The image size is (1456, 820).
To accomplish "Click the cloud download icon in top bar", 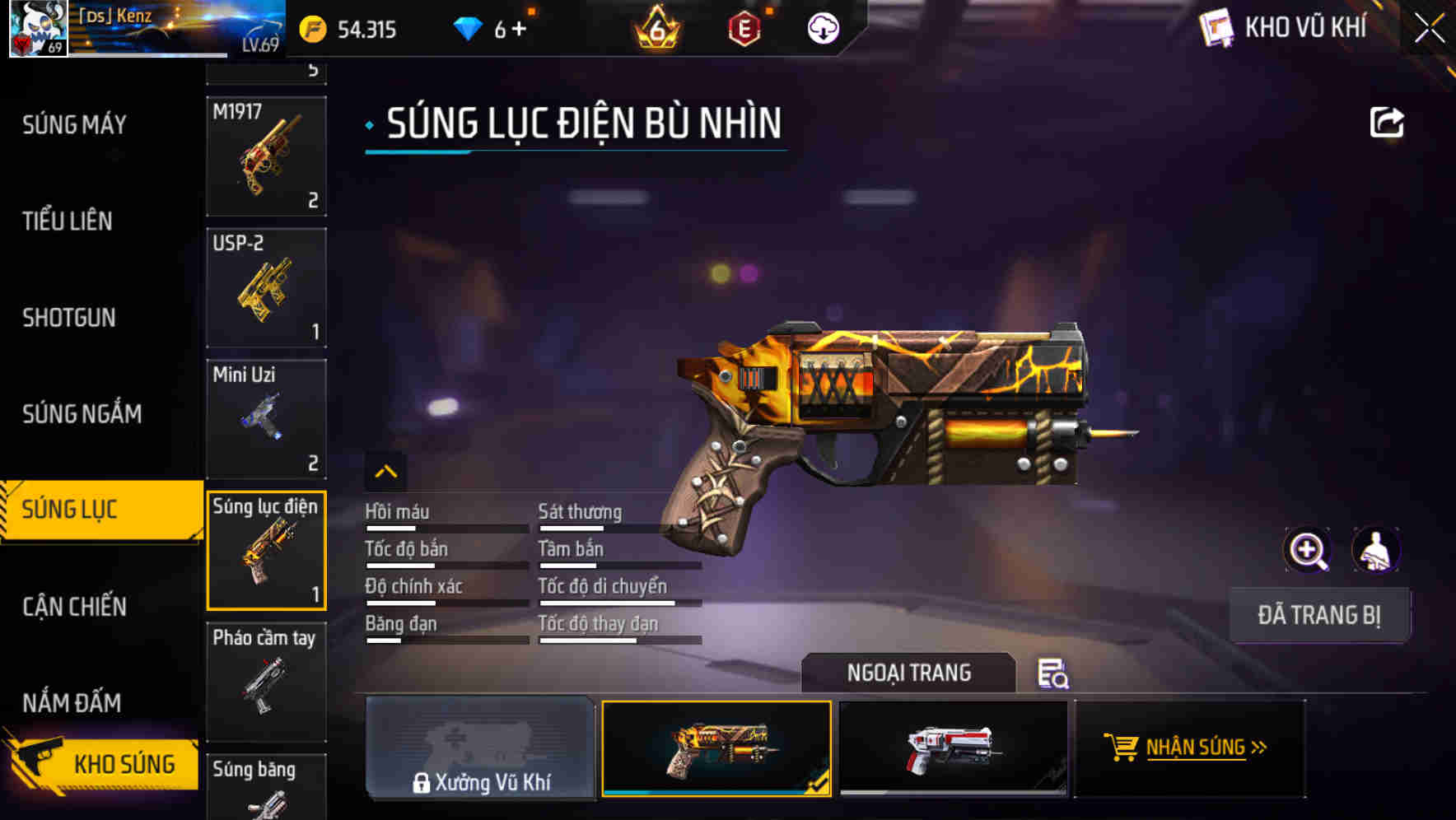I will pos(821,29).
